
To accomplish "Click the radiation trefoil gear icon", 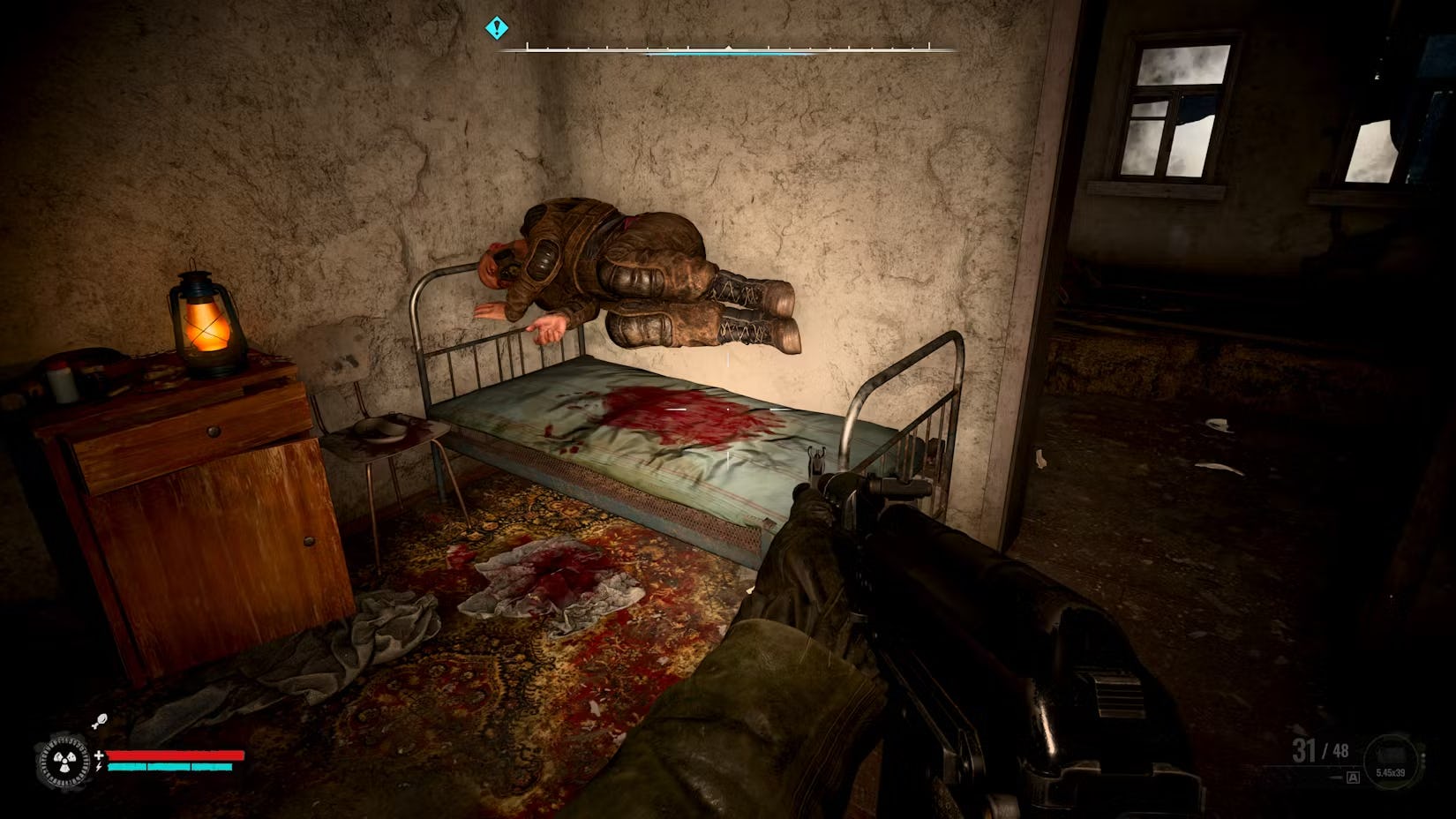I will click(64, 763).
